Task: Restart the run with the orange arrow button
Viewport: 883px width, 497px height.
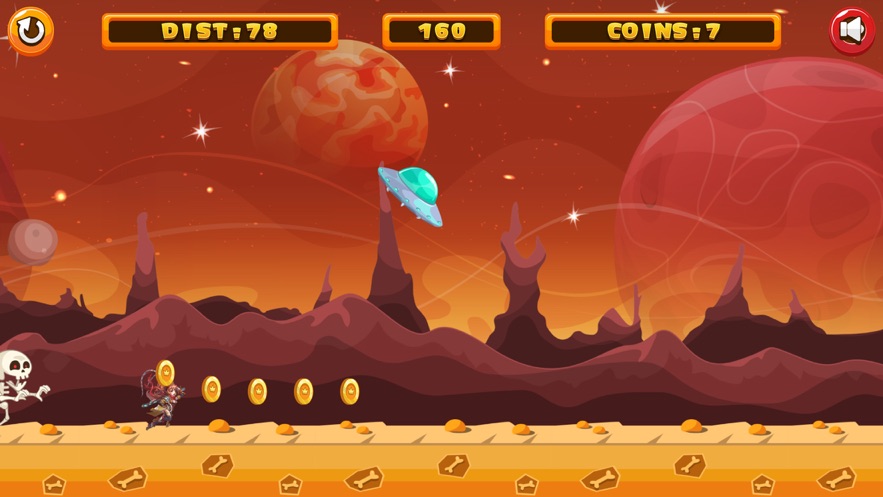Action: [x=31, y=31]
